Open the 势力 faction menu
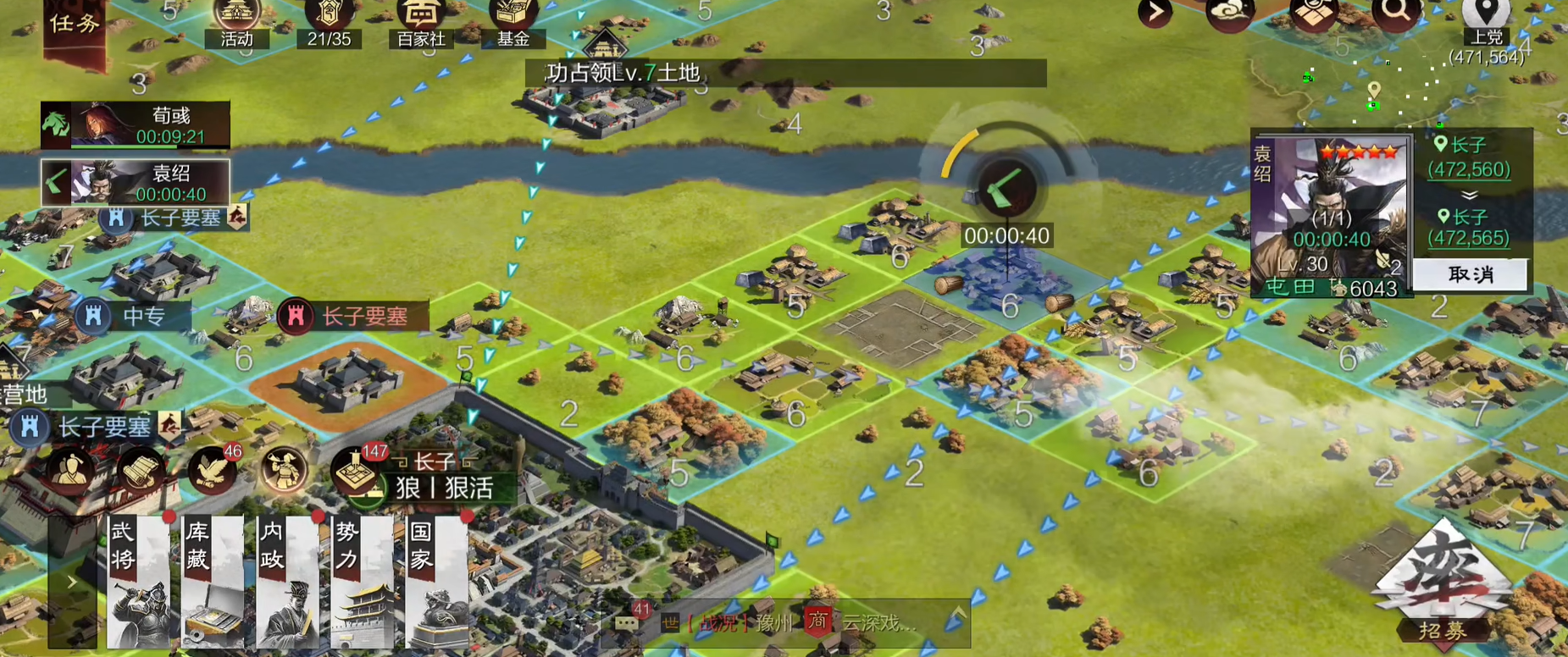1568x657 pixels. point(362,581)
